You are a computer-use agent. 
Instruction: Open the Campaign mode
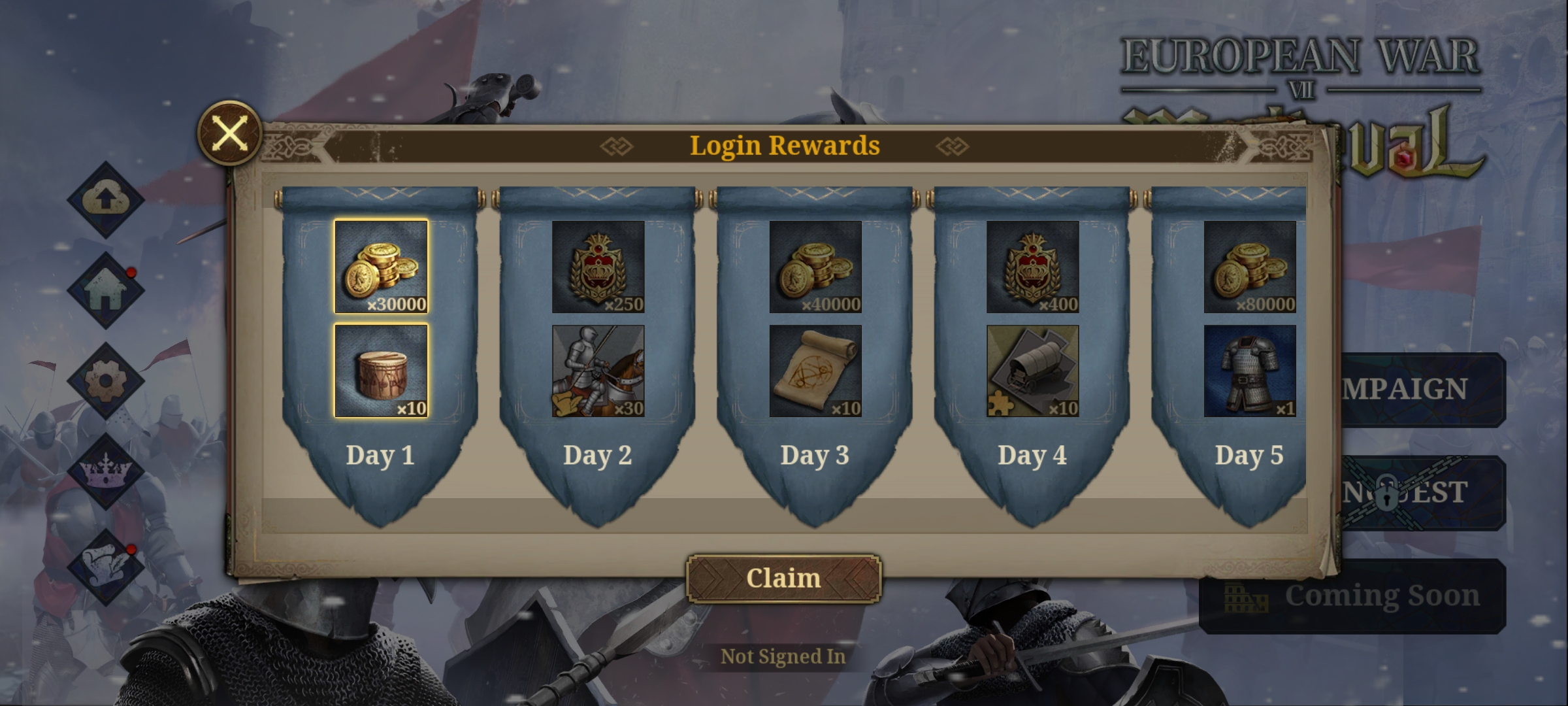1423,390
